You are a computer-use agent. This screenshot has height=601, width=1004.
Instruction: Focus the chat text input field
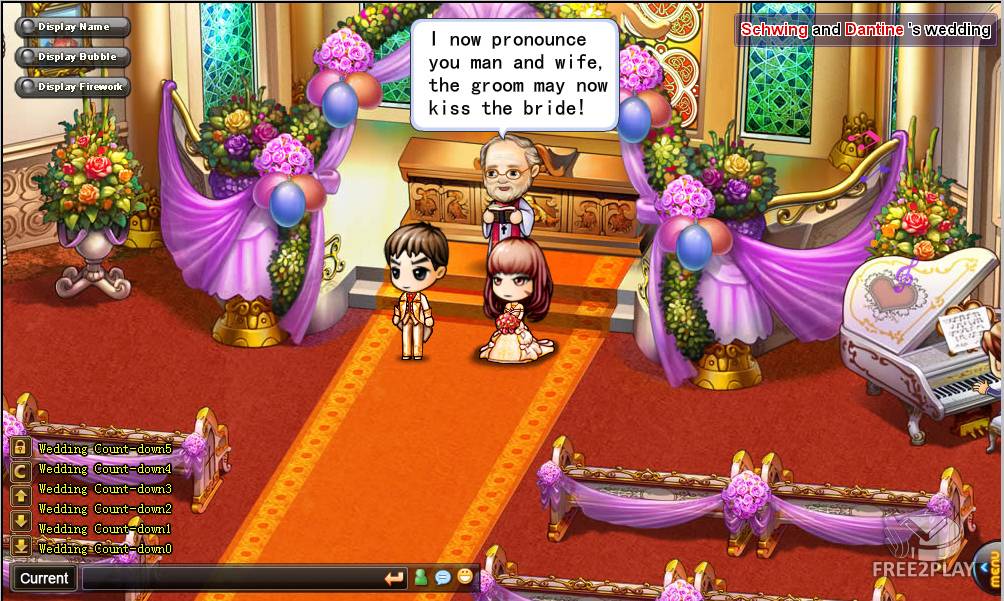[232, 578]
